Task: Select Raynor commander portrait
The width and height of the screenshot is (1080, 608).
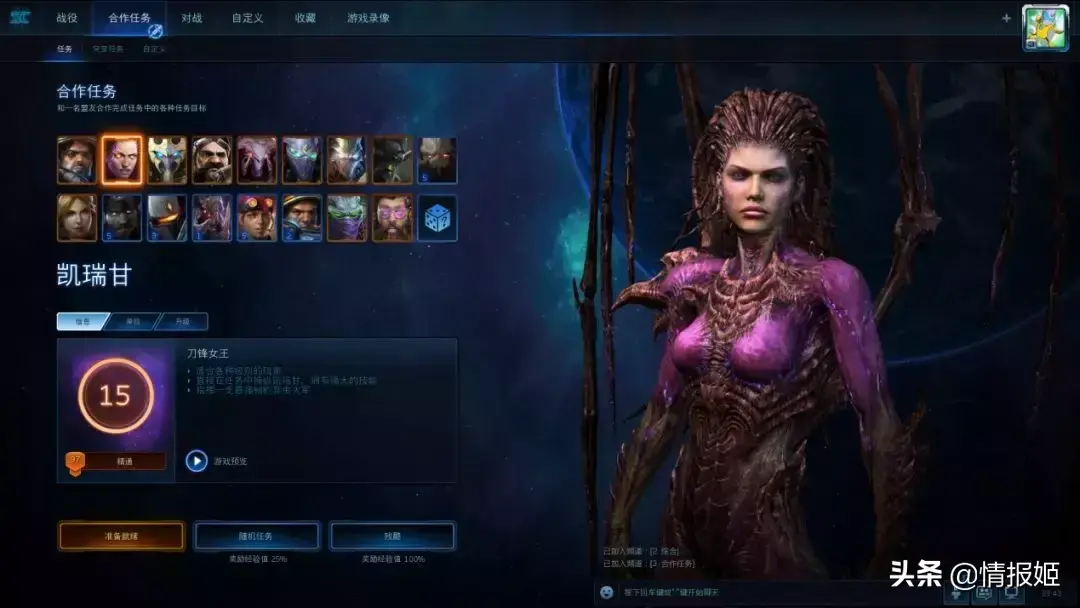Action: [77, 160]
